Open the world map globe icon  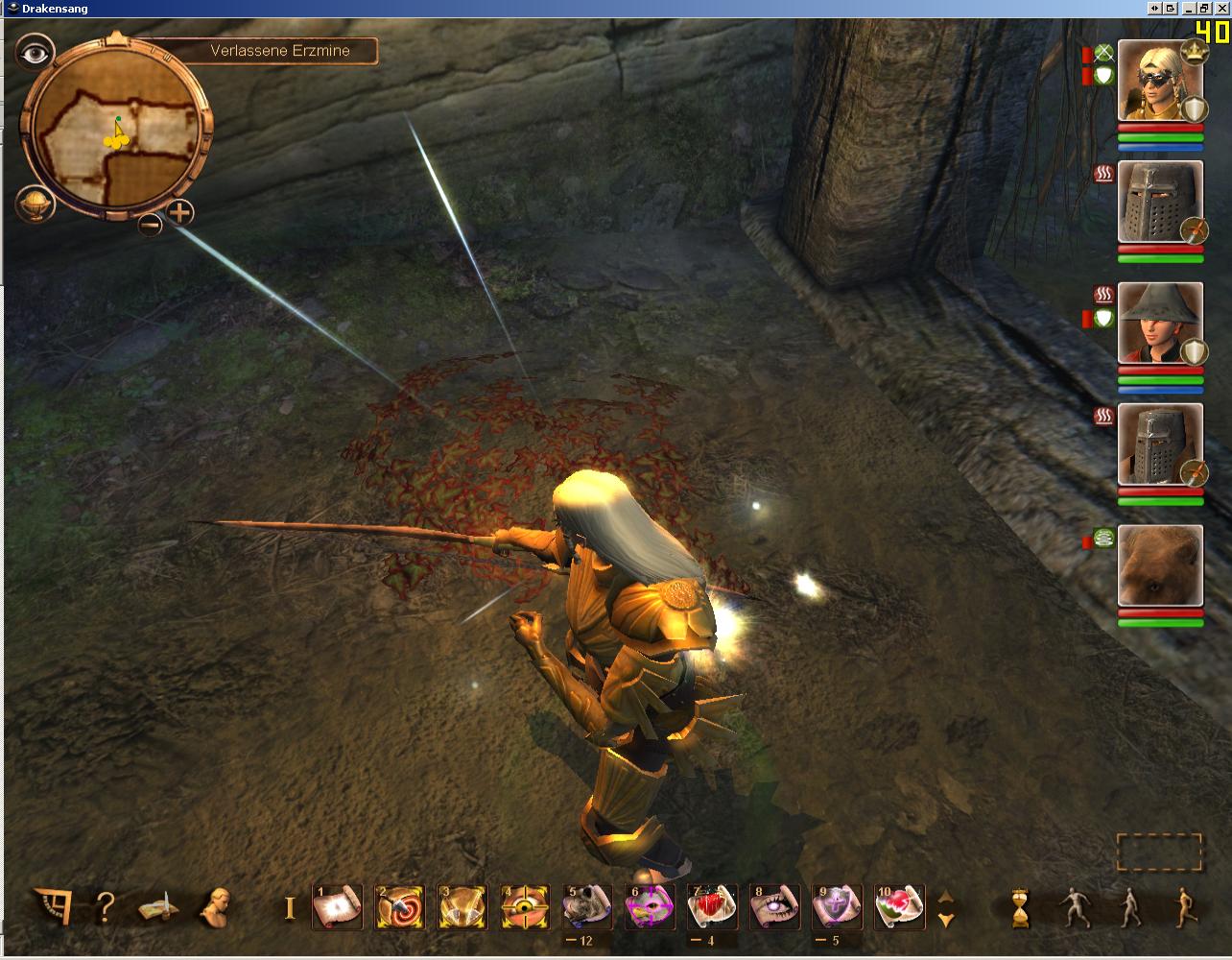click(x=35, y=204)
